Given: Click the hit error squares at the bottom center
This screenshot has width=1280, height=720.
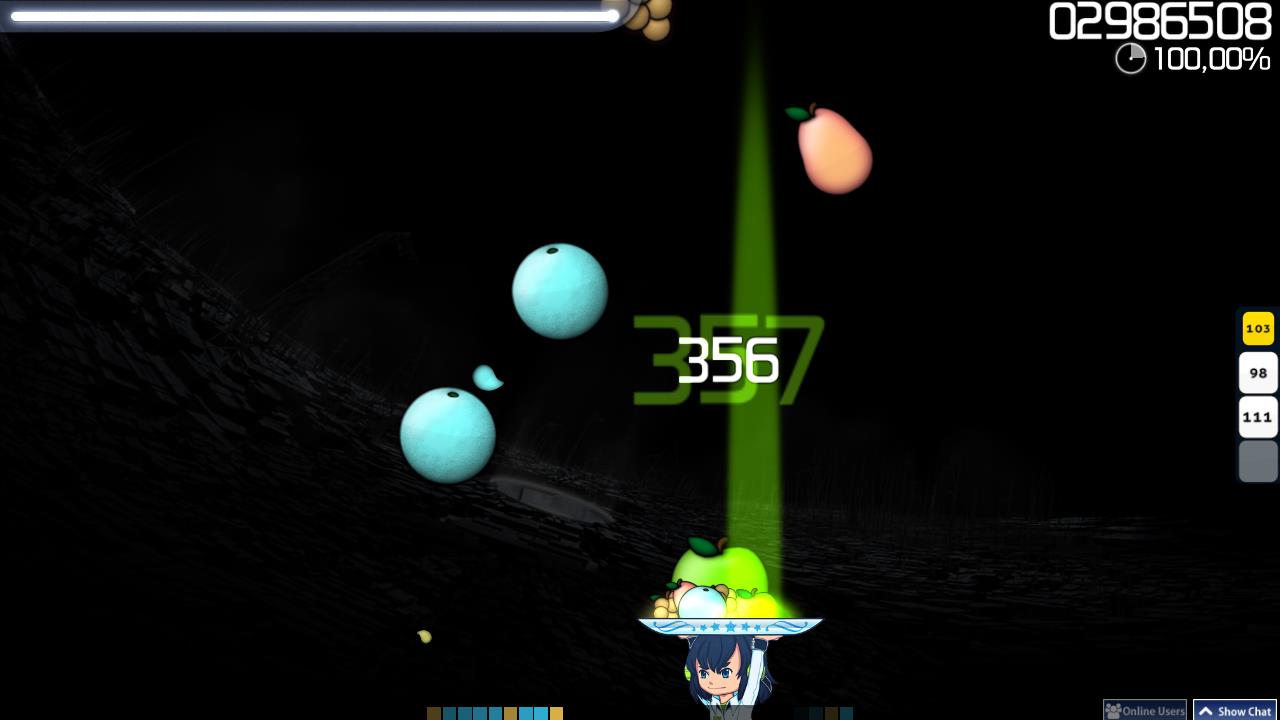Looking at the screenshot, I should point(497,714).
